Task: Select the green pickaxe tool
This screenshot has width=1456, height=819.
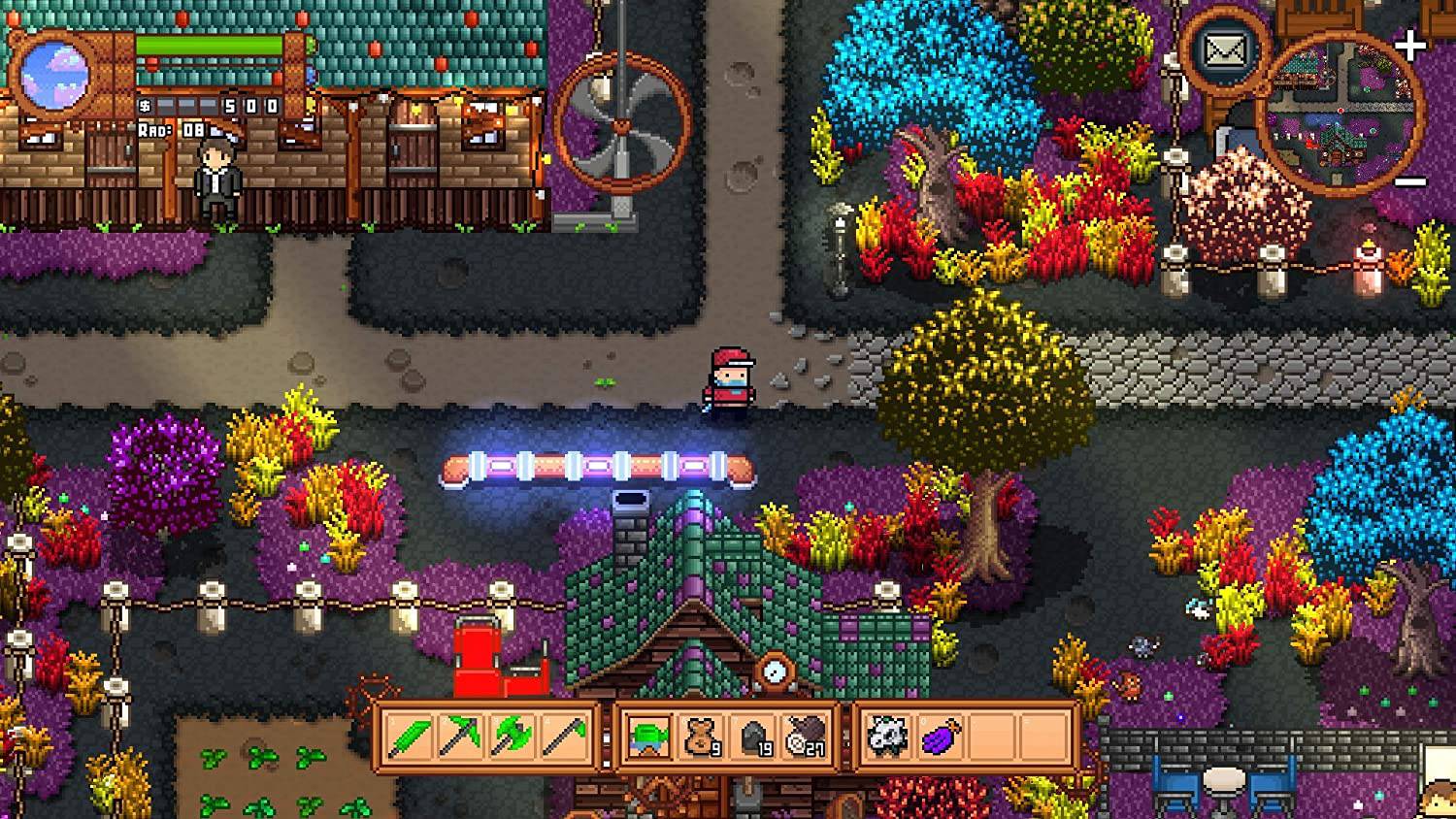Action: 460,736
